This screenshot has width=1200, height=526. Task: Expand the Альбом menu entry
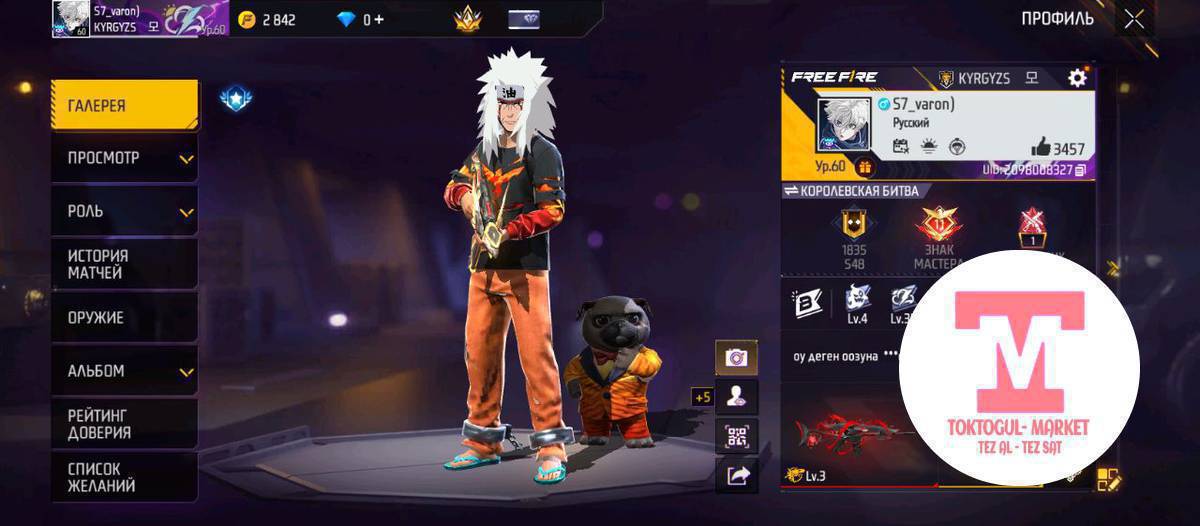point(124,371)
